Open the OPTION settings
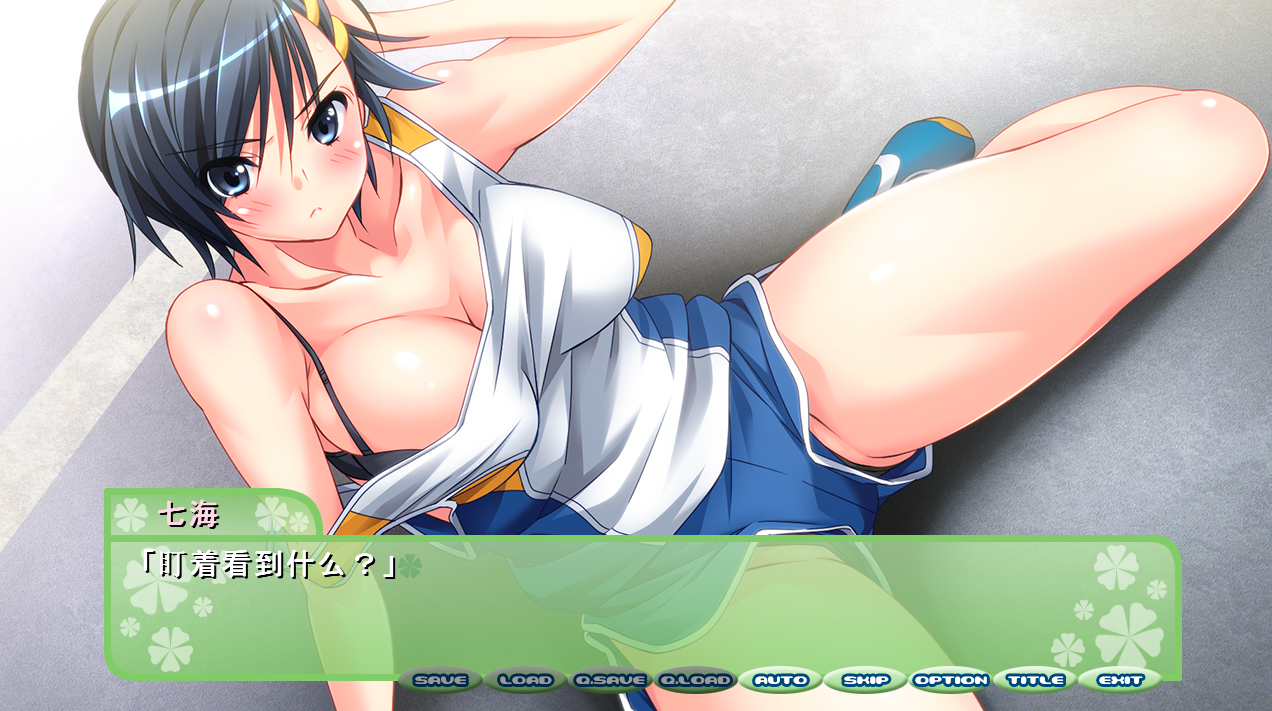1272x711 pixels. coord(951,681)
